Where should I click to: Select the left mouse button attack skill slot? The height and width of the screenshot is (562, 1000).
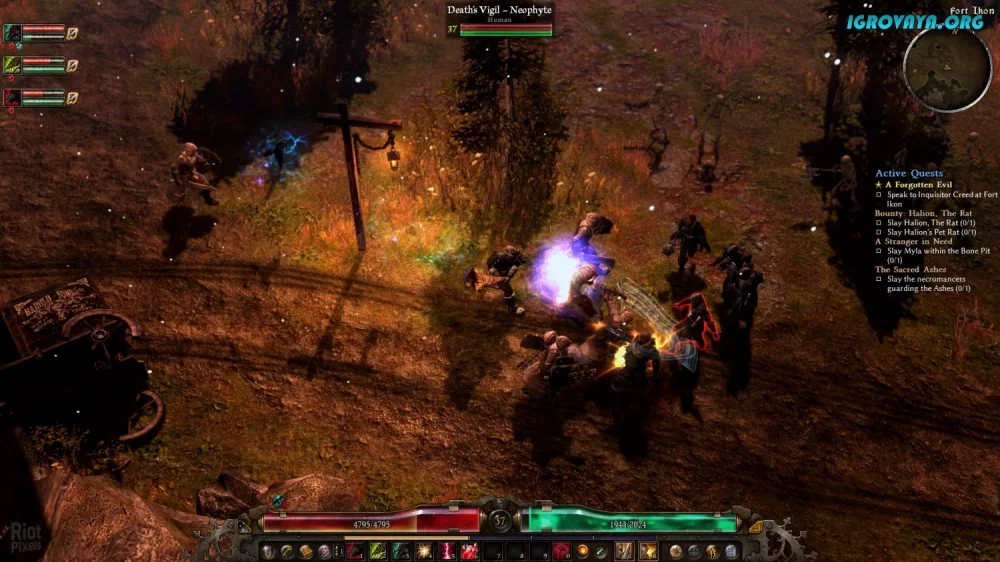pos(624,551)
